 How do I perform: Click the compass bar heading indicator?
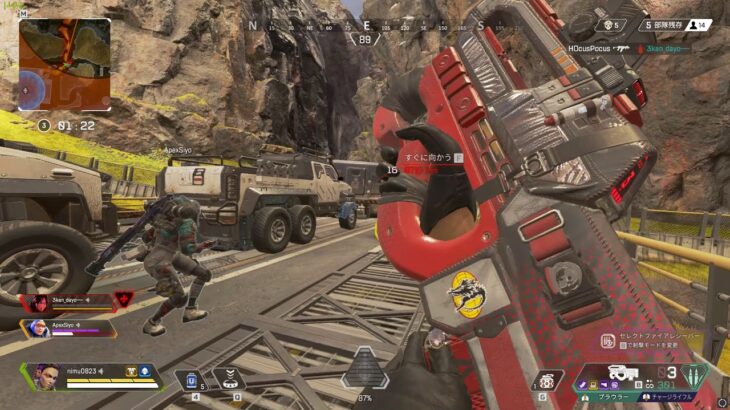pos(365,39)
